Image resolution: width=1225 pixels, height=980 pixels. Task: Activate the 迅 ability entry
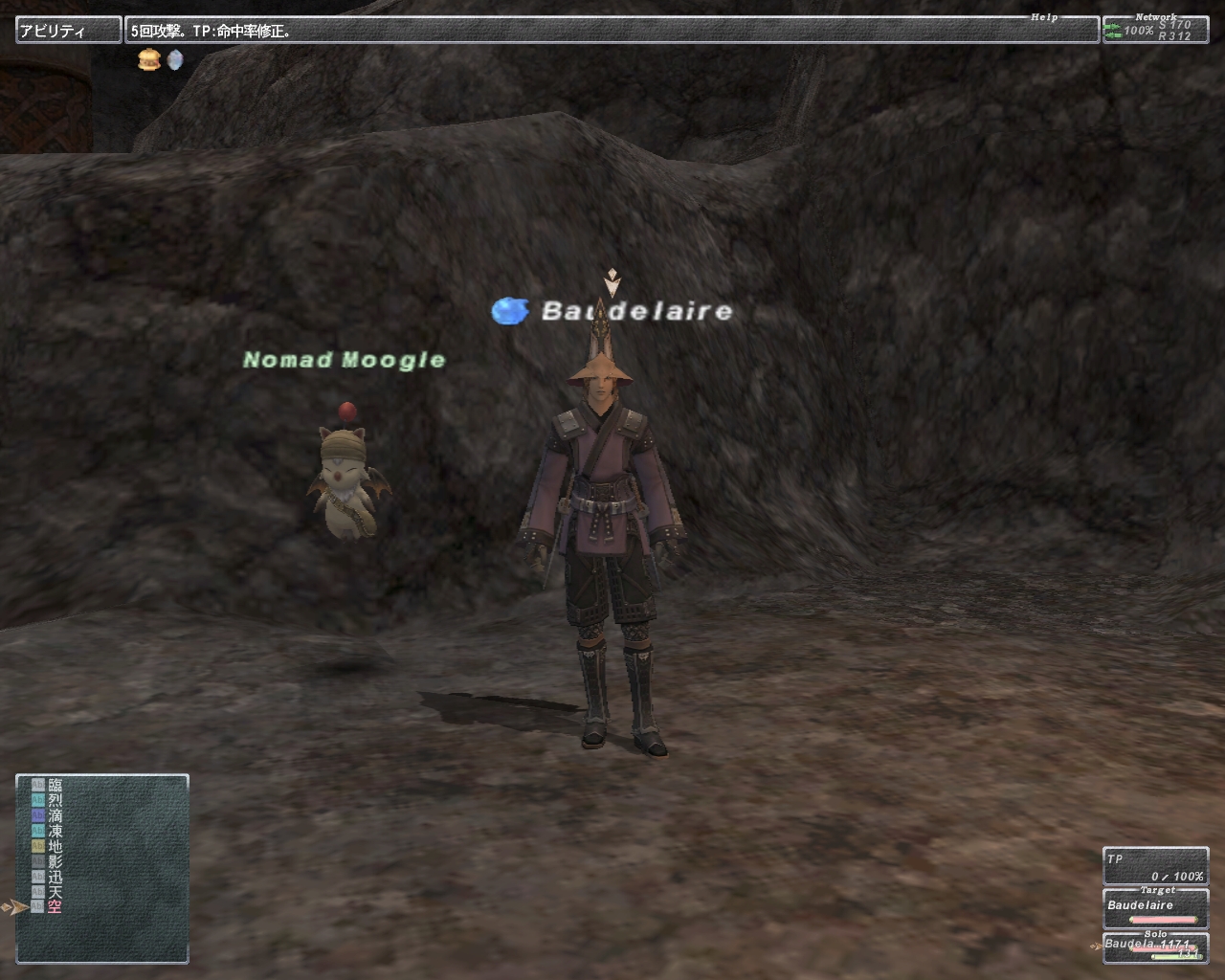(54, 877)
